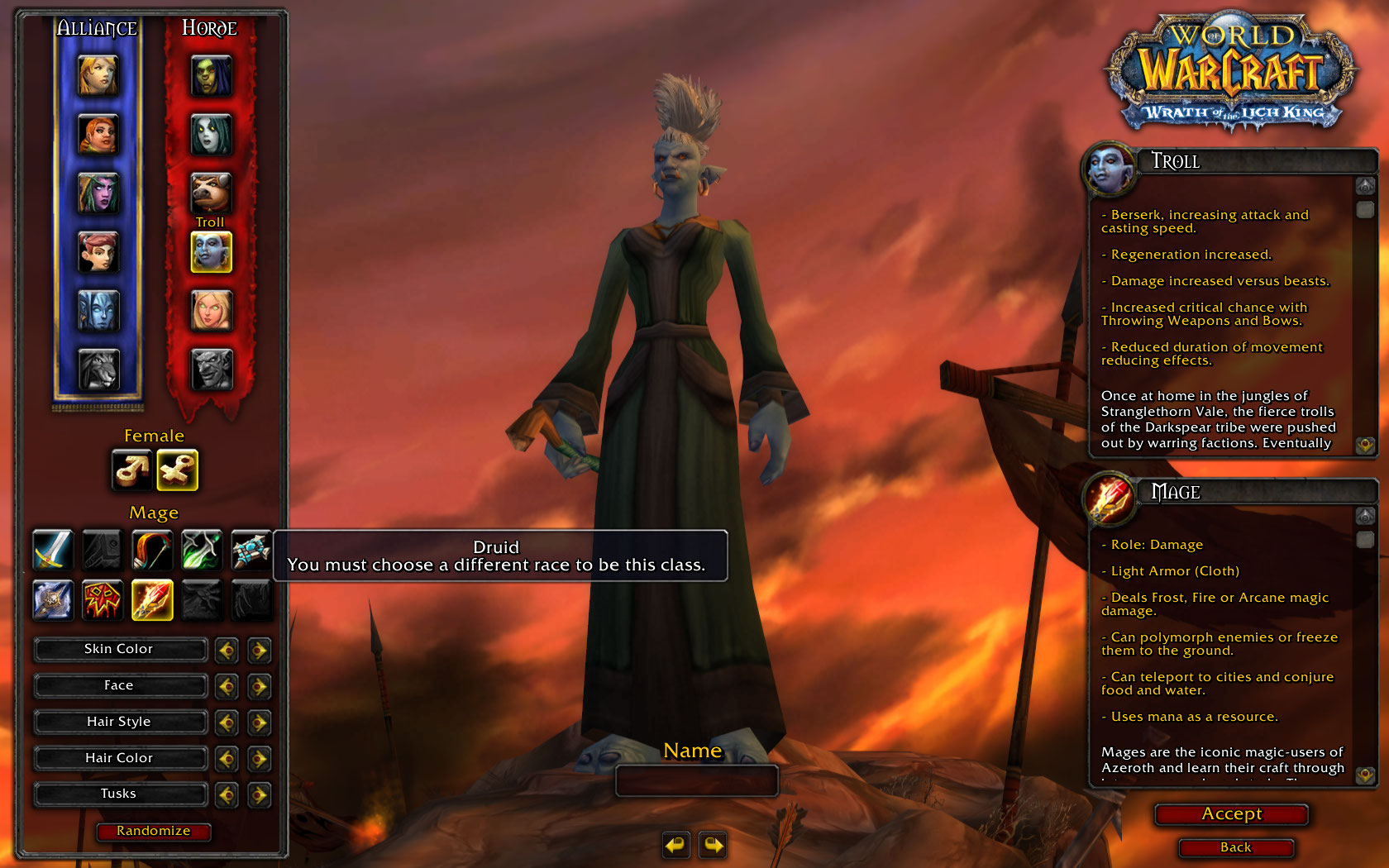Choose the Draenei race portrait
Viewport: 1389px width, 868px height.
98,311
